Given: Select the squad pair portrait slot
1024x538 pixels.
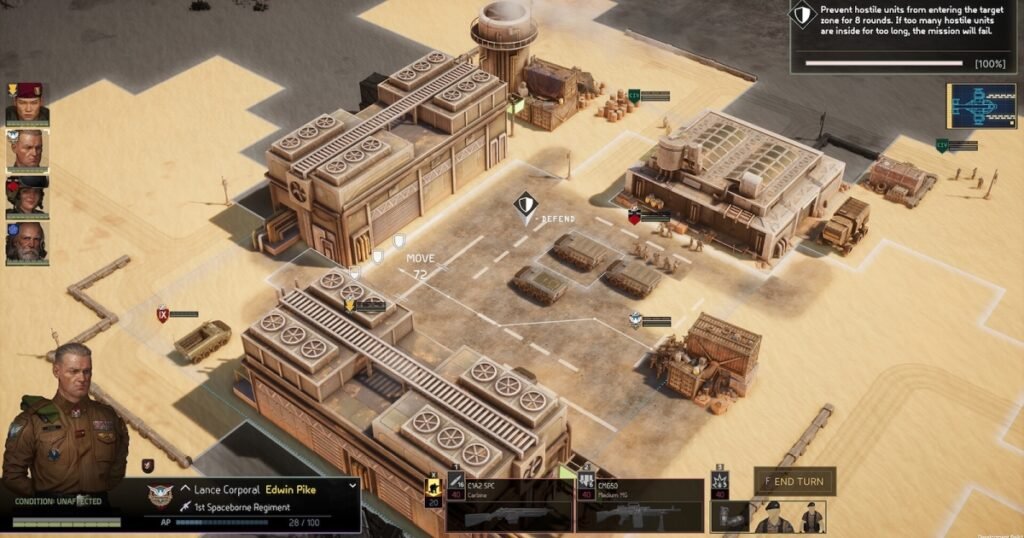Looking at the screenshot, I should [786, 515].
